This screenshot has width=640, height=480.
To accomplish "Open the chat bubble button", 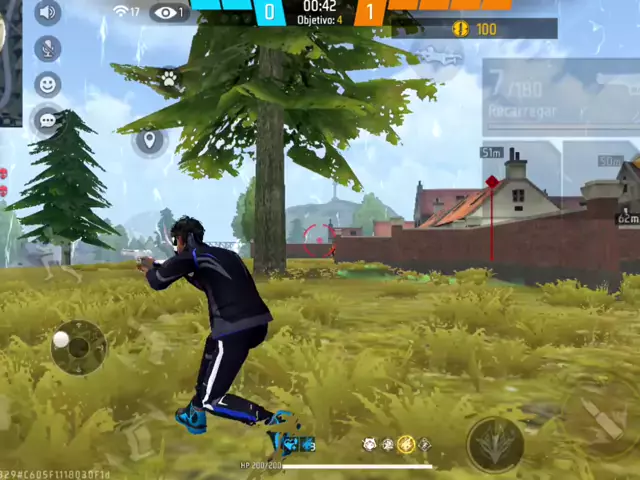I will tap(47, 121).
